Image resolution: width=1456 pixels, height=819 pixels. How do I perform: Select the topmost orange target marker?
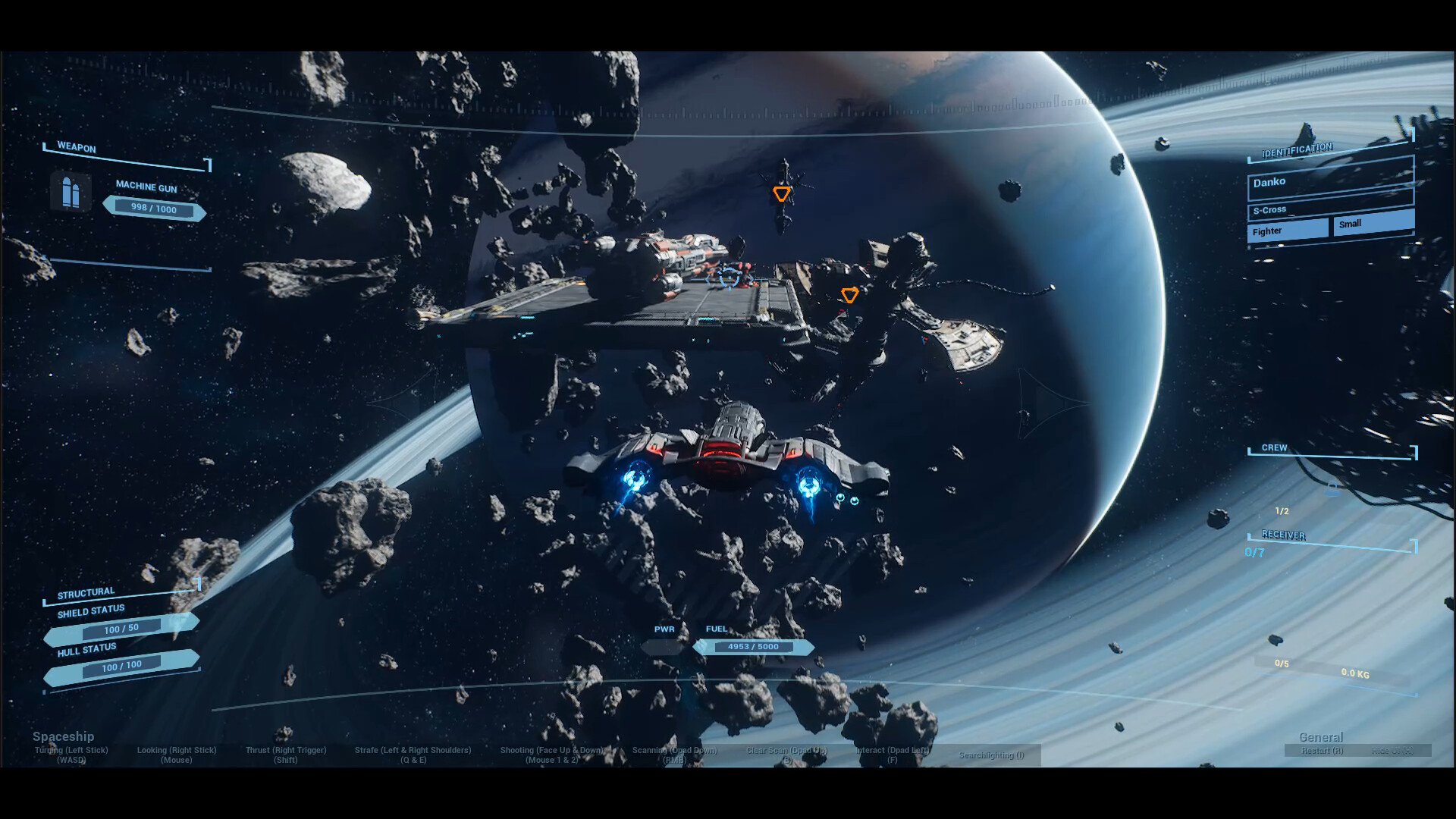tap(781, 194)
